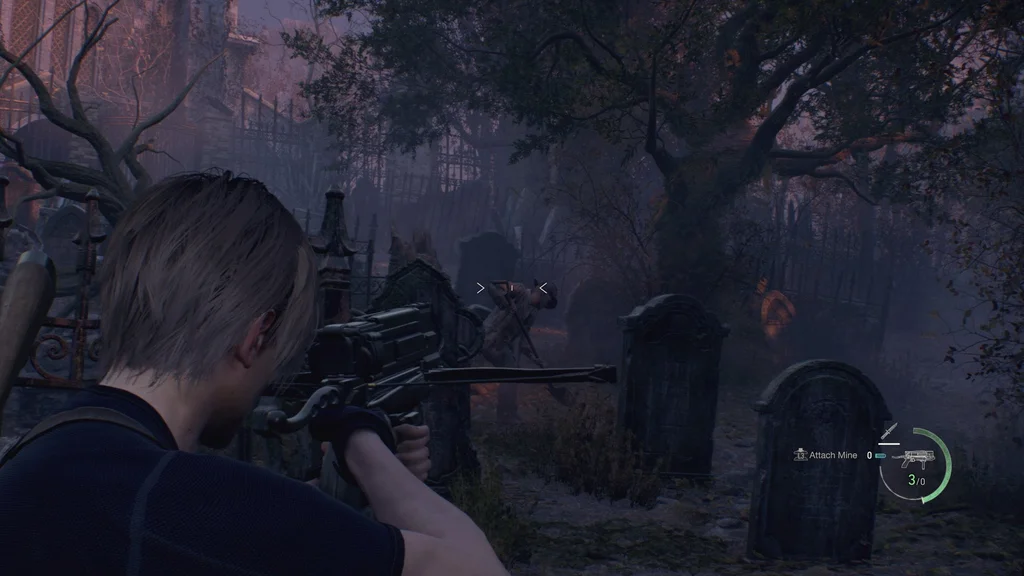
Task: Click the teal attachable mine icon
Action: tap(880, 456)
